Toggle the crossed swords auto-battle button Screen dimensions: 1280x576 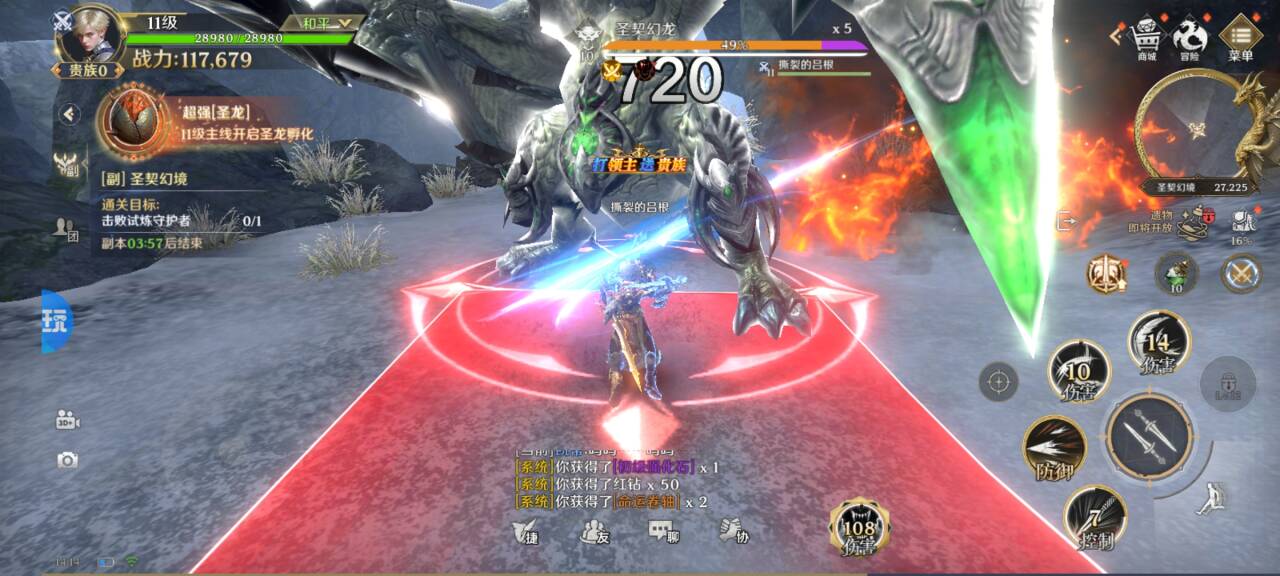(1240, 273)
